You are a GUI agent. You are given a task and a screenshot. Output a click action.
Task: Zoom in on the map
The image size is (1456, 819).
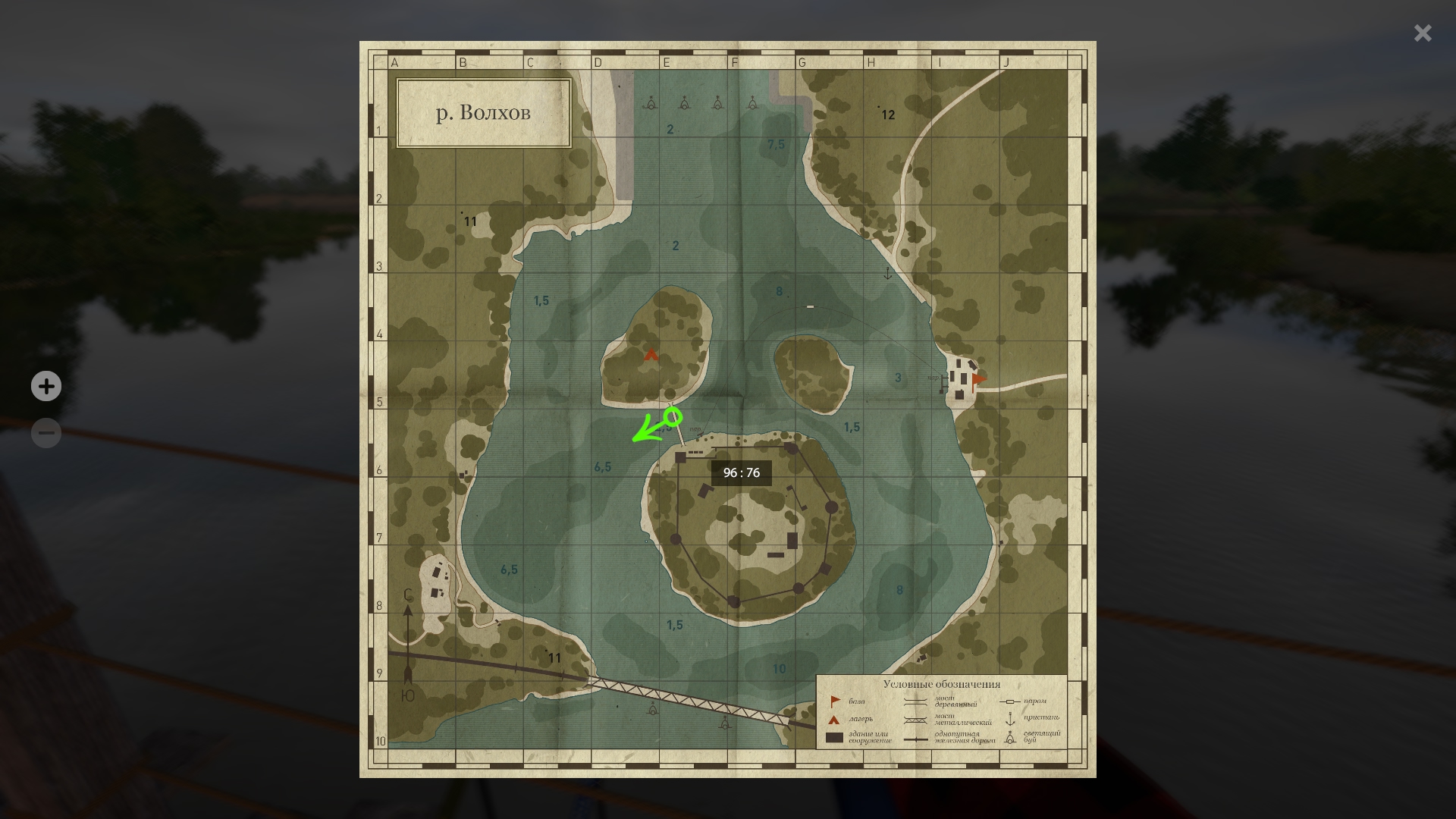pos(46,386)
